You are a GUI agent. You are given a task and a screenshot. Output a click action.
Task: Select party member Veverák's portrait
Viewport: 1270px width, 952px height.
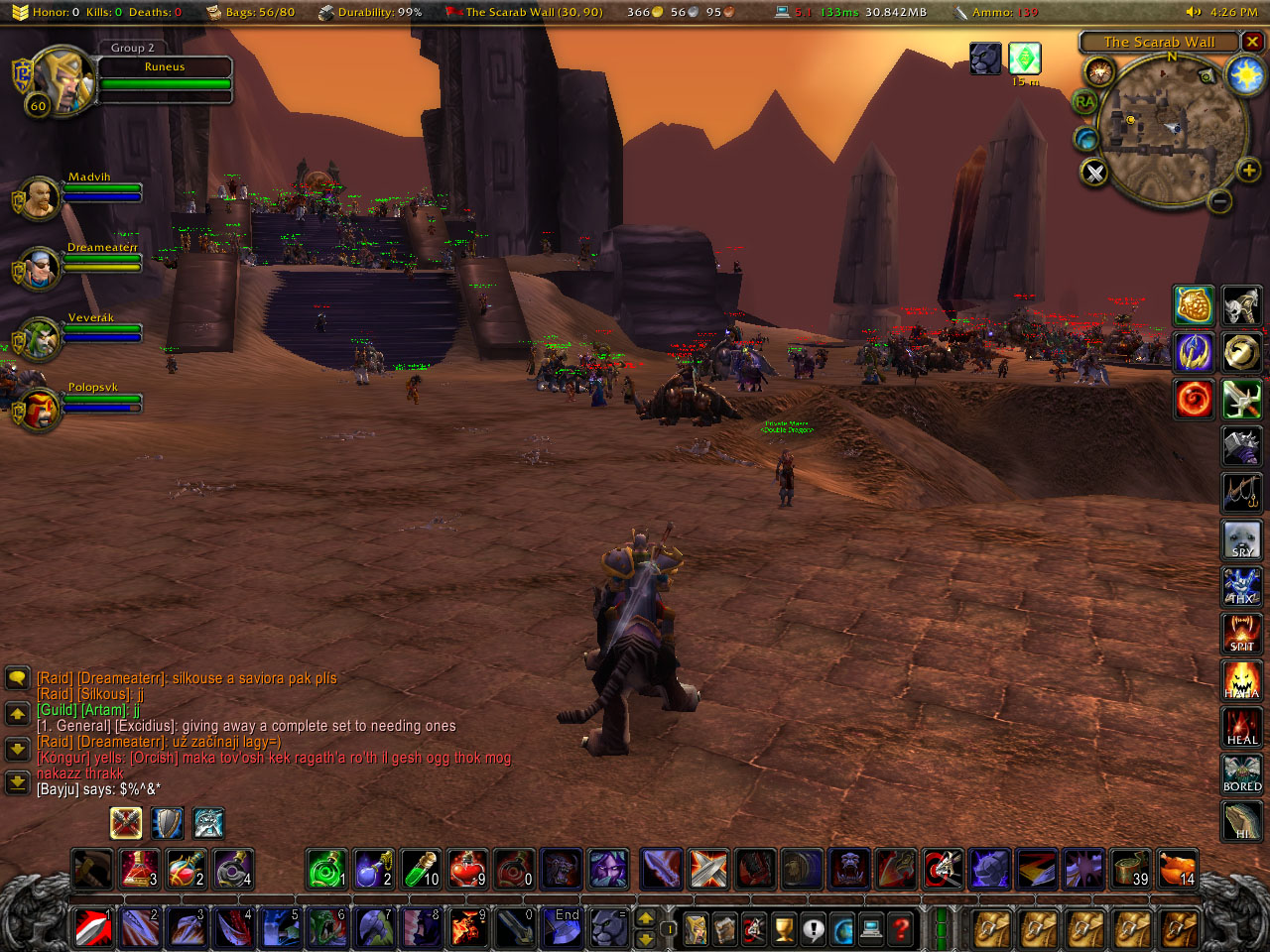pos(40,339)
